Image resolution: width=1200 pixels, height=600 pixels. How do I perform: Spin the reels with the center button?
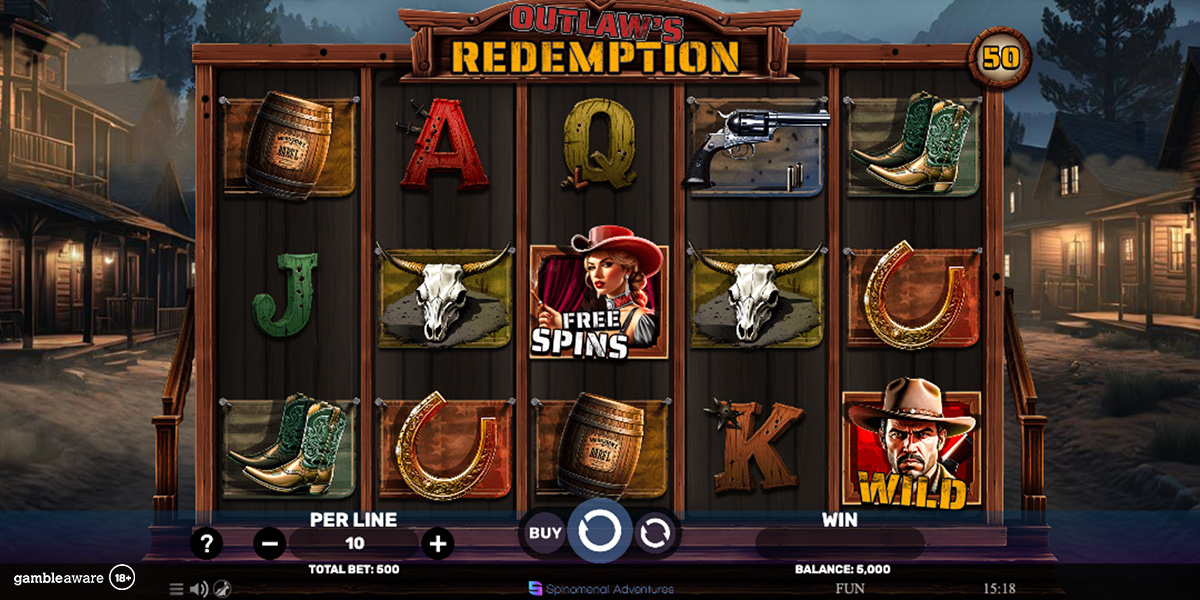(x=599, y=531)
